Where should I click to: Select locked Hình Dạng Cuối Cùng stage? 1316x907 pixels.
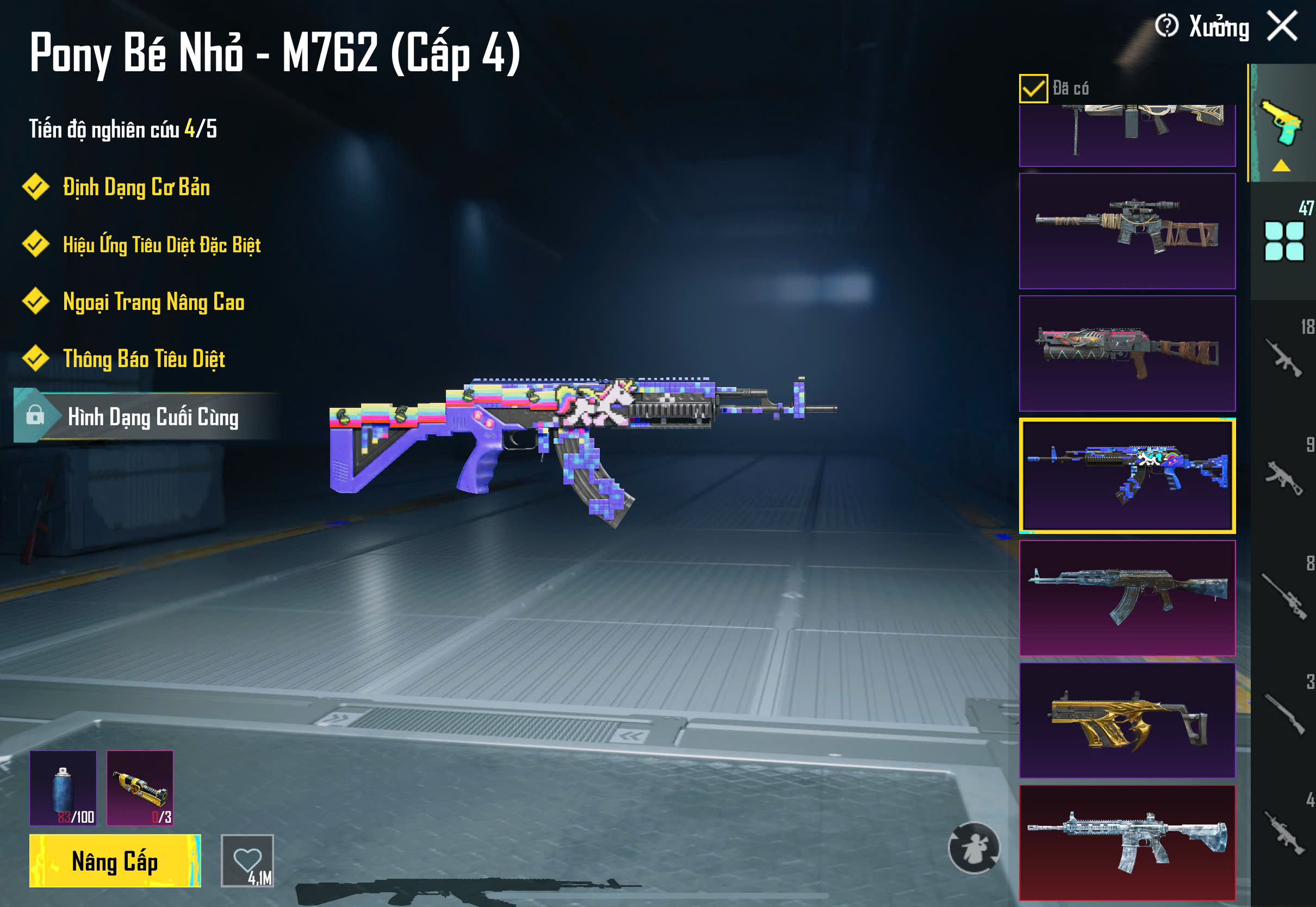[152, 417]
